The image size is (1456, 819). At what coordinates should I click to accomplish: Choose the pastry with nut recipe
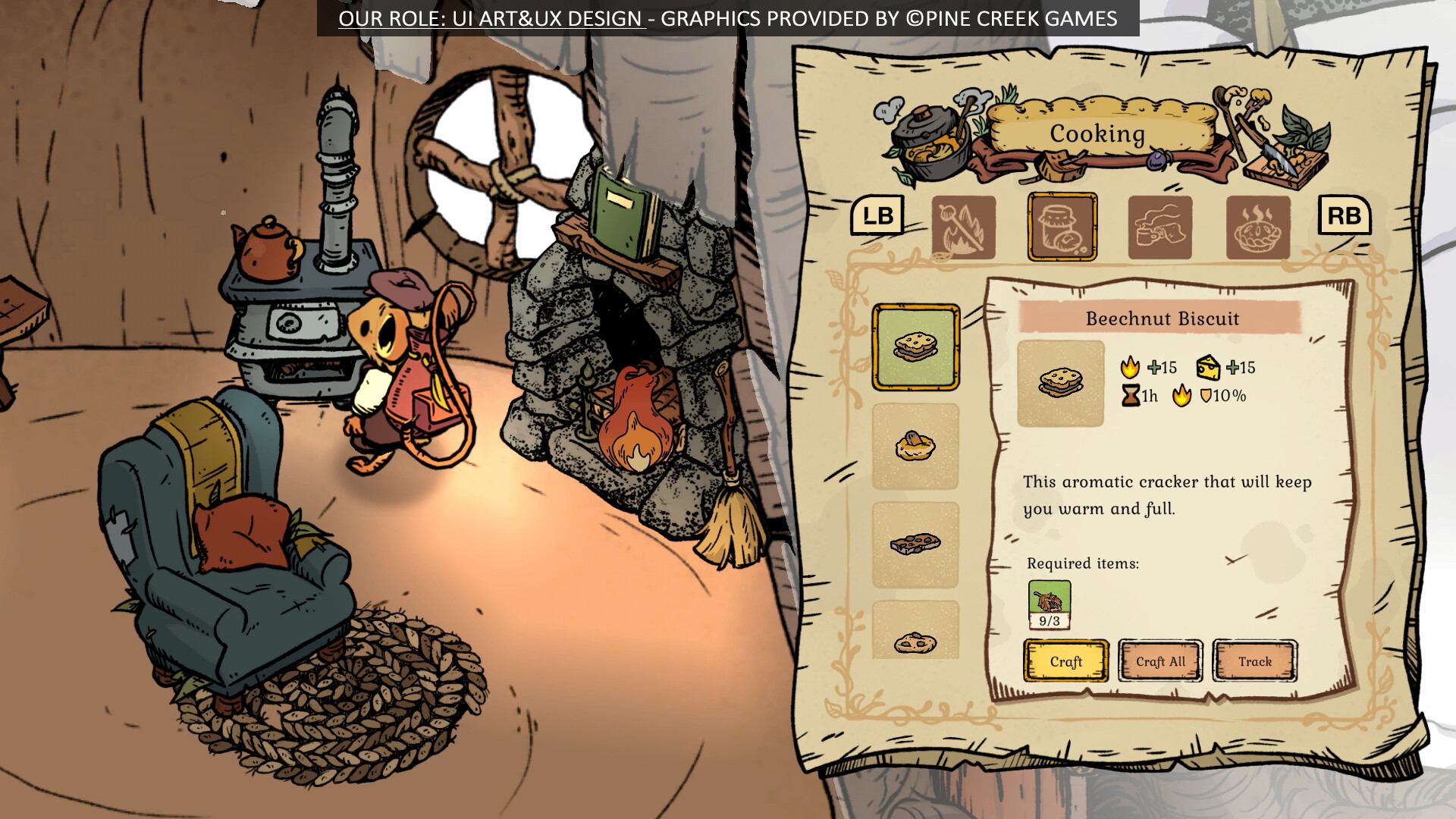pyautogui.click(x=915, y=446)
